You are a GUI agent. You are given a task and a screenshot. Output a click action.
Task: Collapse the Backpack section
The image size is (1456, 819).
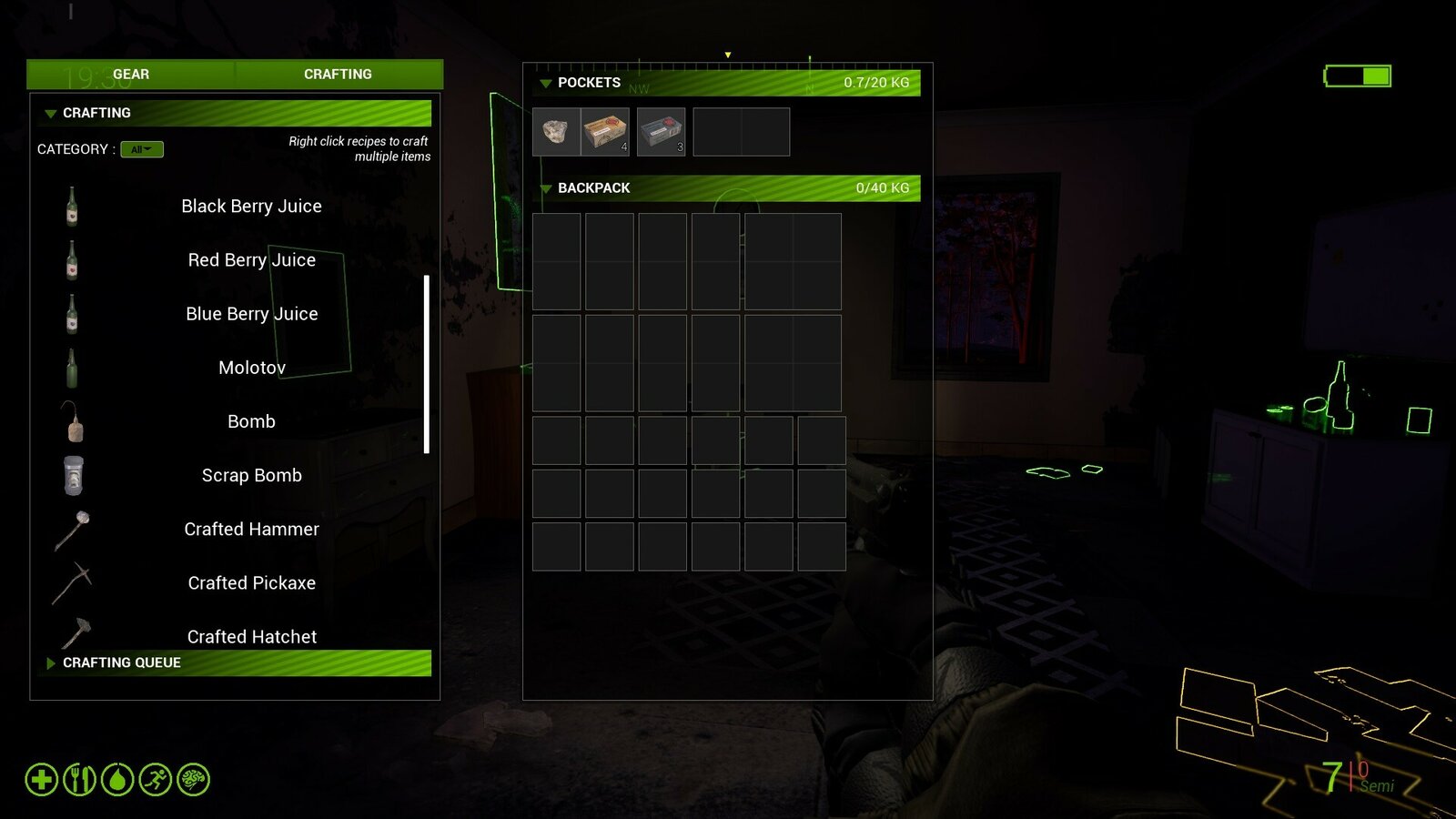(546, 188)
